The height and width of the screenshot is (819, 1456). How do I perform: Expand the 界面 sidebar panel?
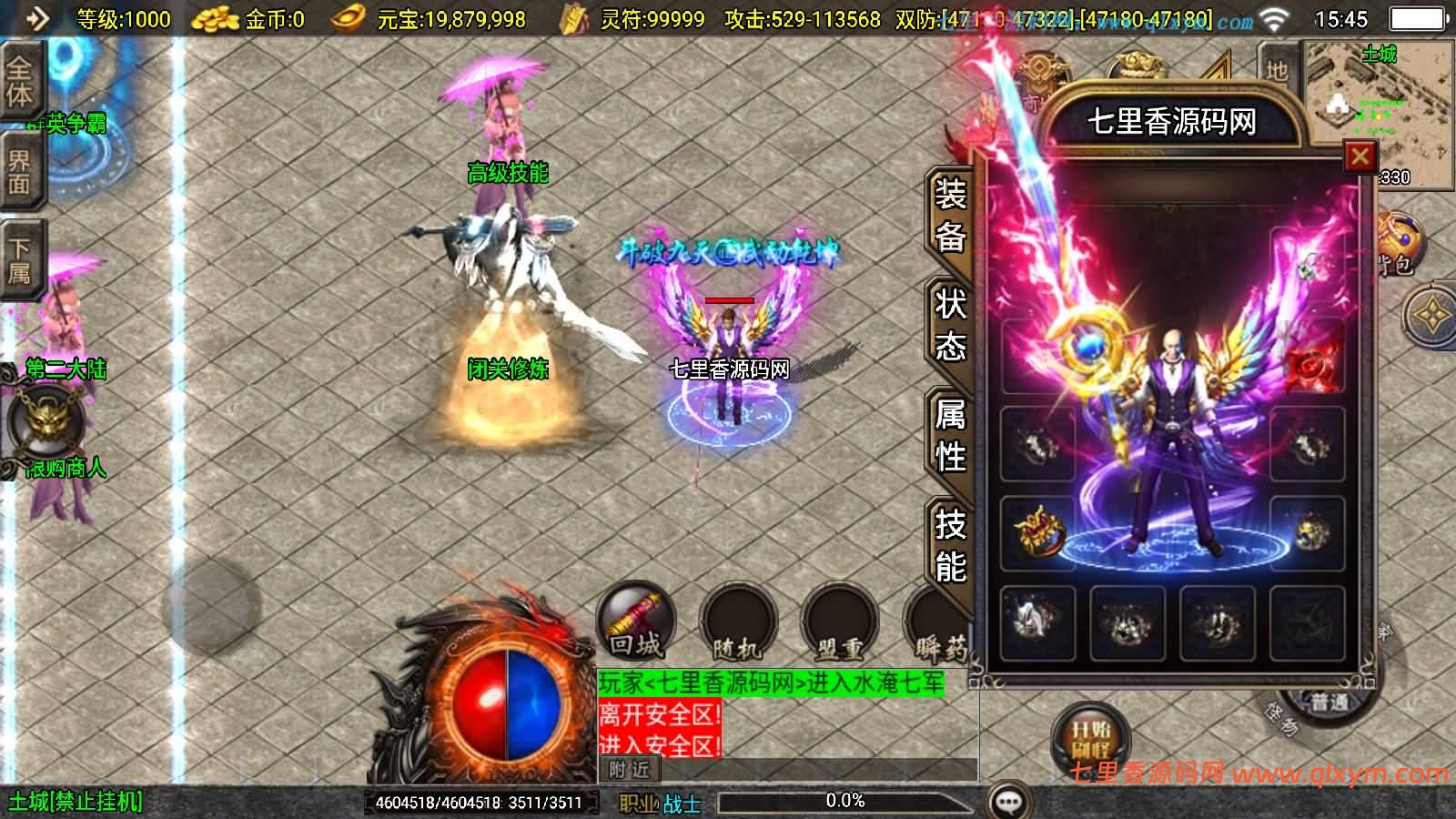point(23,168)
